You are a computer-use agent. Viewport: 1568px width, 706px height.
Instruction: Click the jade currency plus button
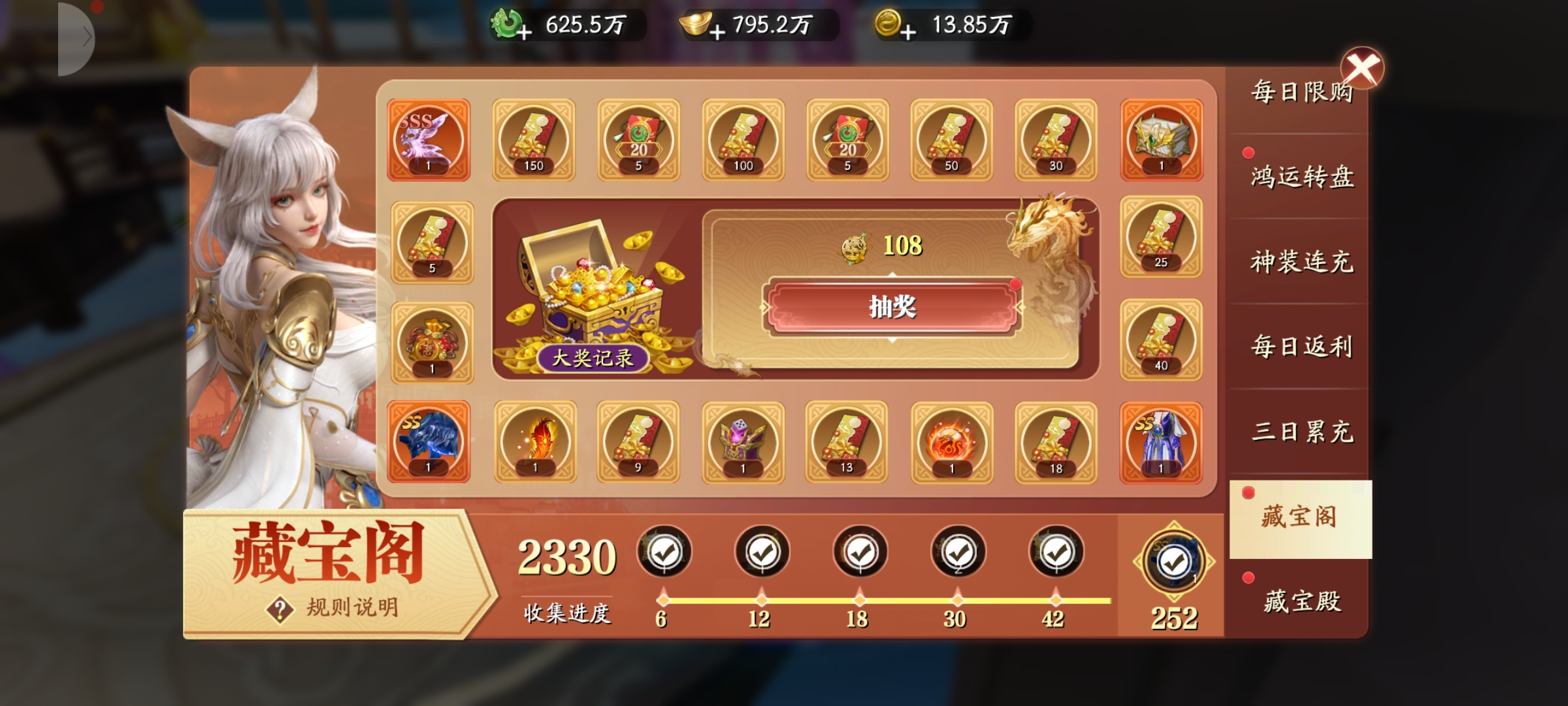coord(524,31)
